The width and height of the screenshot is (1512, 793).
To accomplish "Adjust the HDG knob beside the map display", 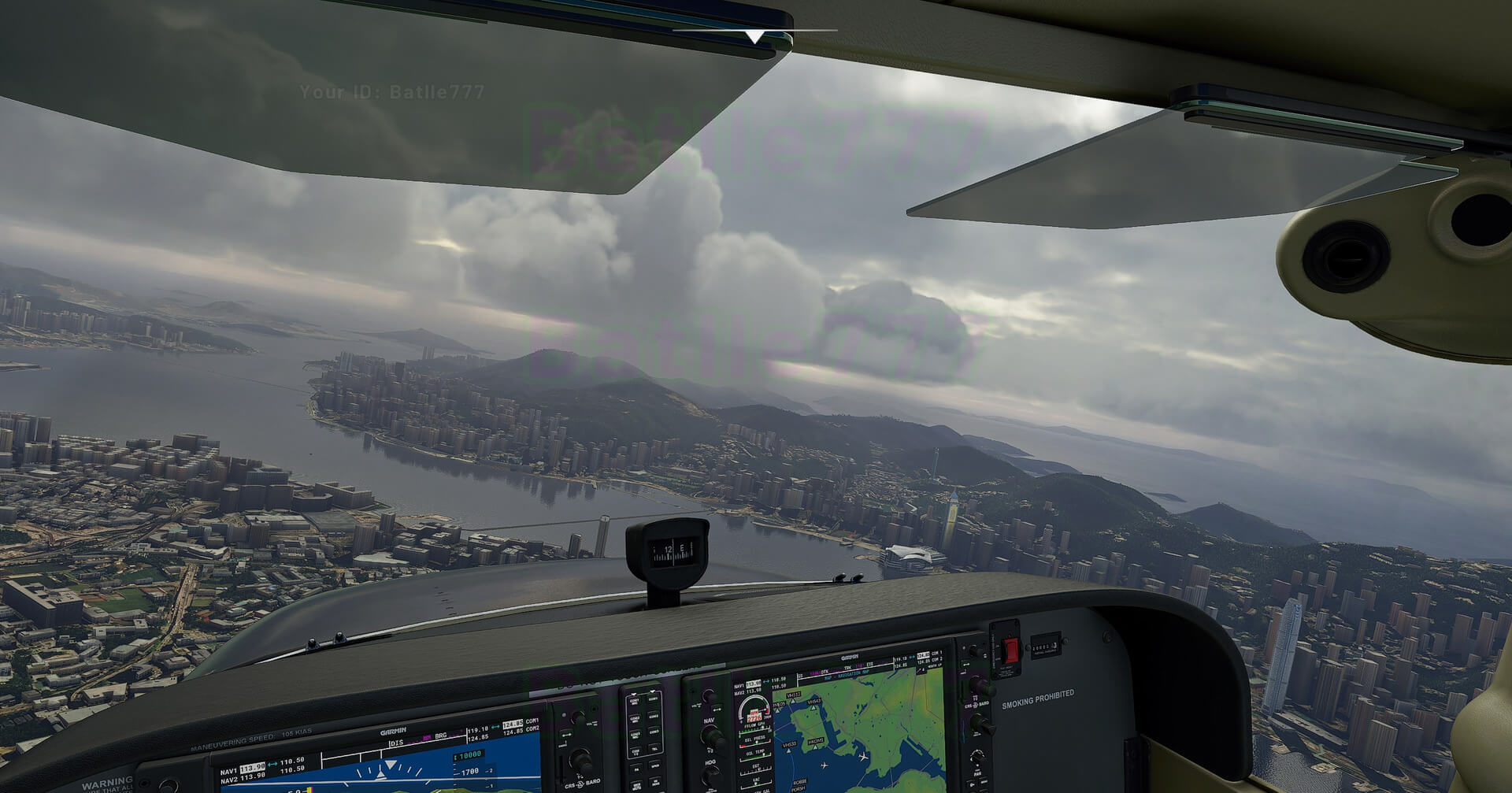I will (x=710, y=773).
